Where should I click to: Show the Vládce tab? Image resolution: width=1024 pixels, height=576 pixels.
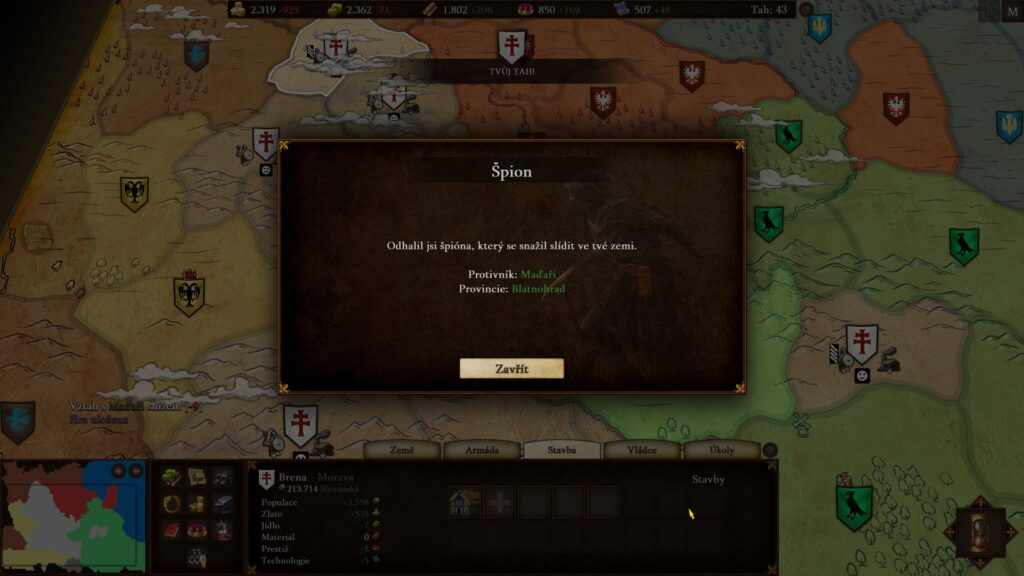click(x=642, y=450)
